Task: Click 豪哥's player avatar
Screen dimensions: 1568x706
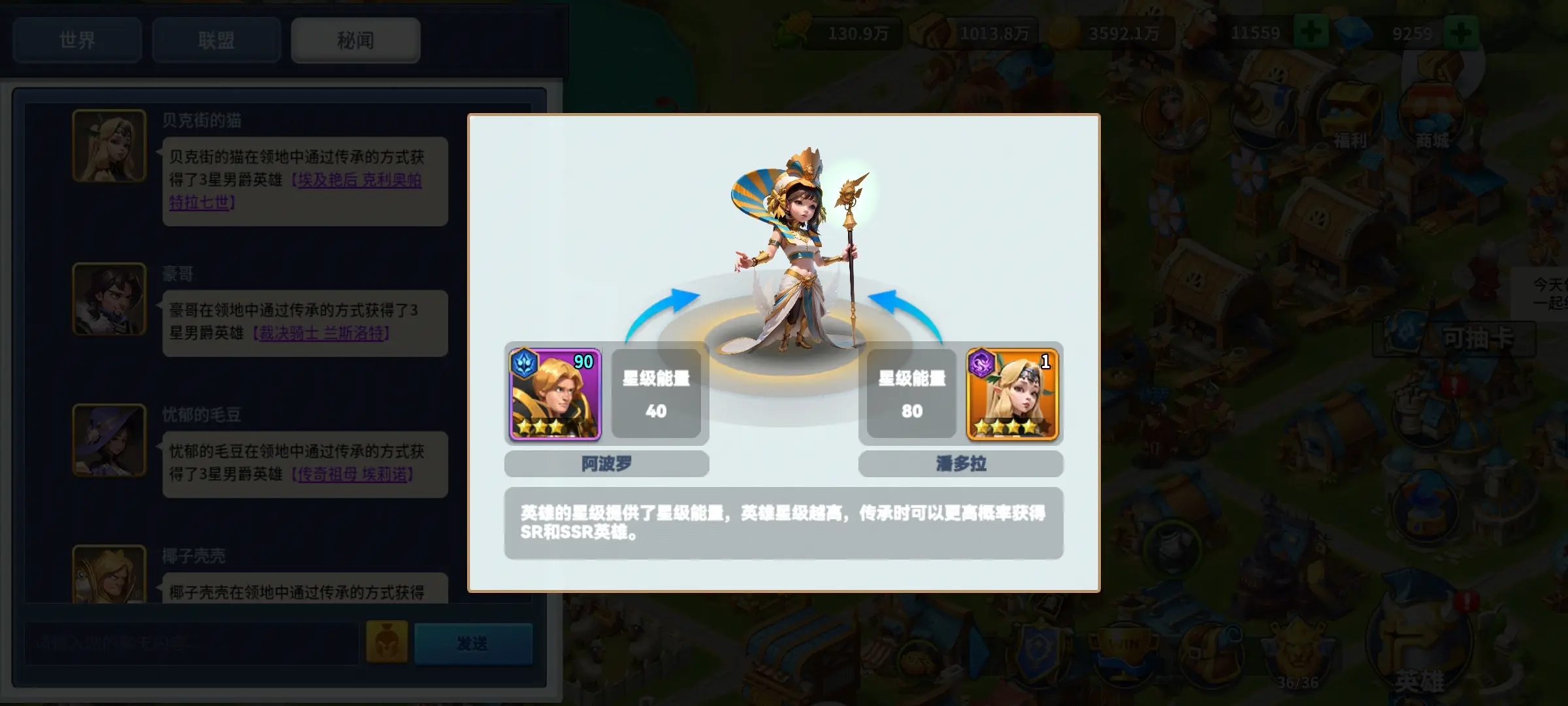Action: (109, 297)
